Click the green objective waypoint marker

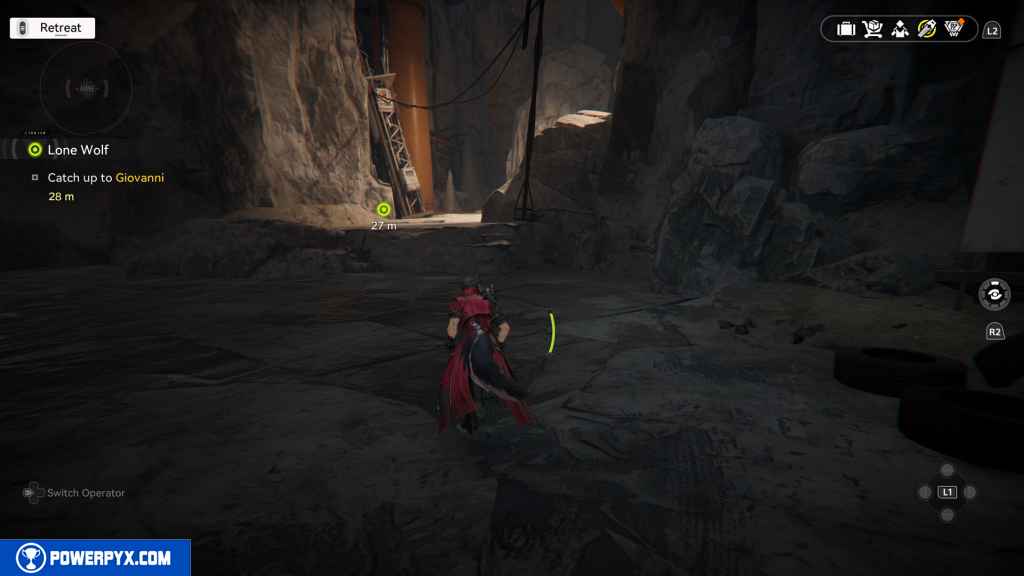click(x=383, y=209)
